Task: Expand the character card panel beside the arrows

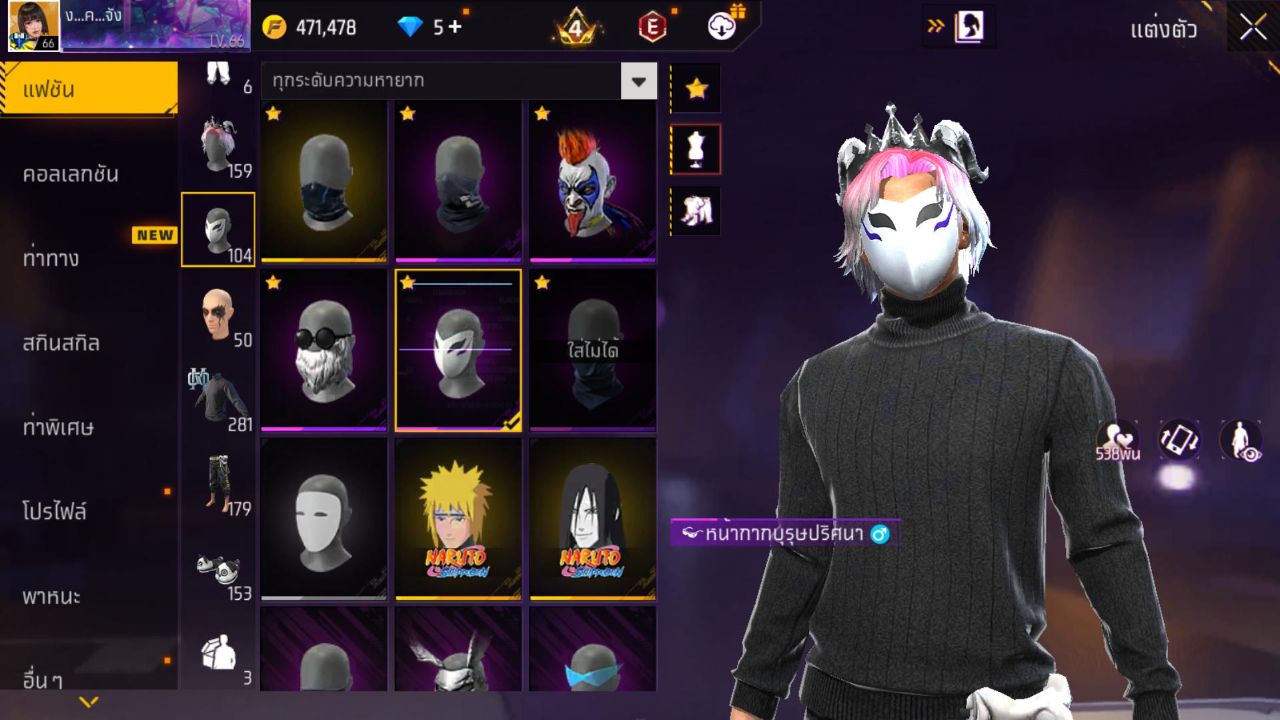Action: (965, 27)
